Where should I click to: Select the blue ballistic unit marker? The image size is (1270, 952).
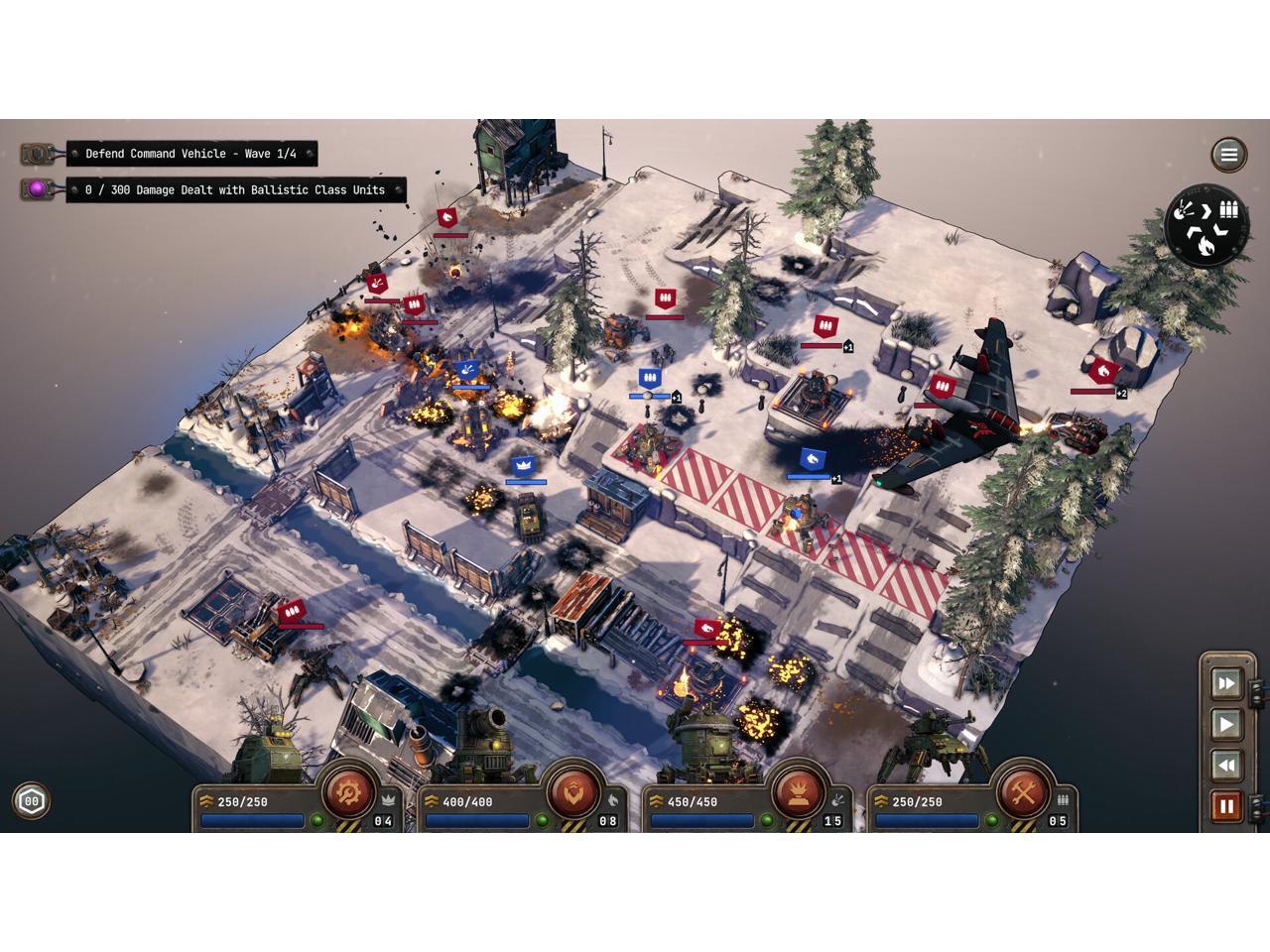click(650, 379)
